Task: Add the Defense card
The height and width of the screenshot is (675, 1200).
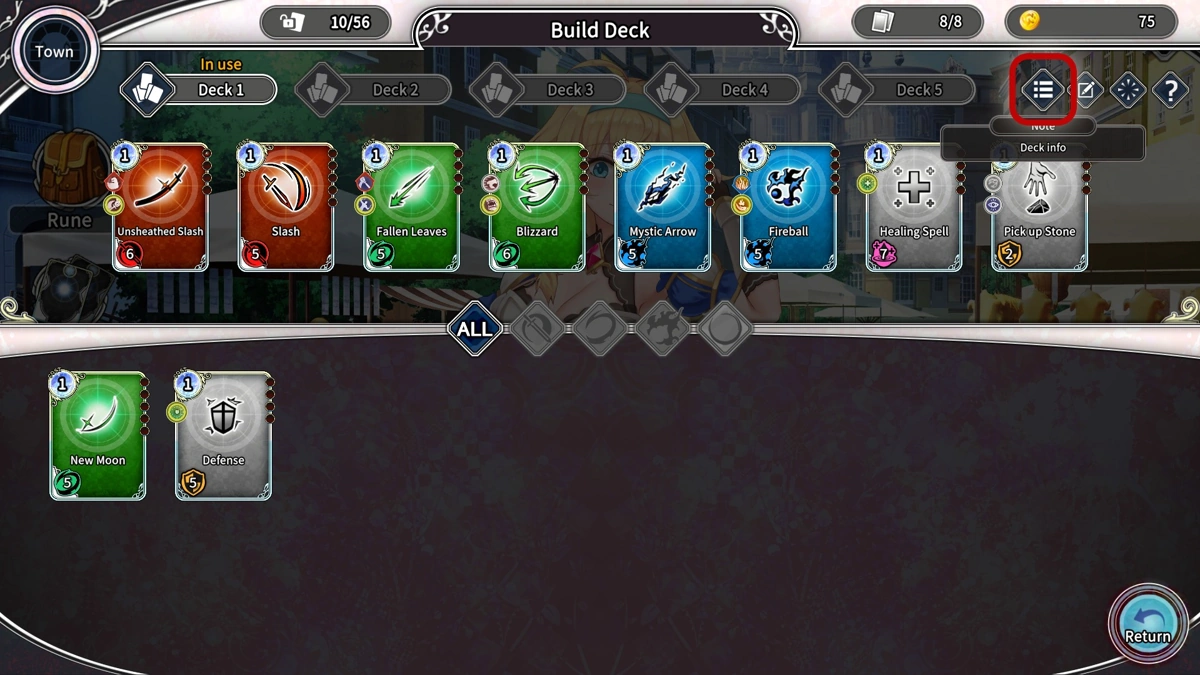Action: pyautogui.click(x=223, y=435)
